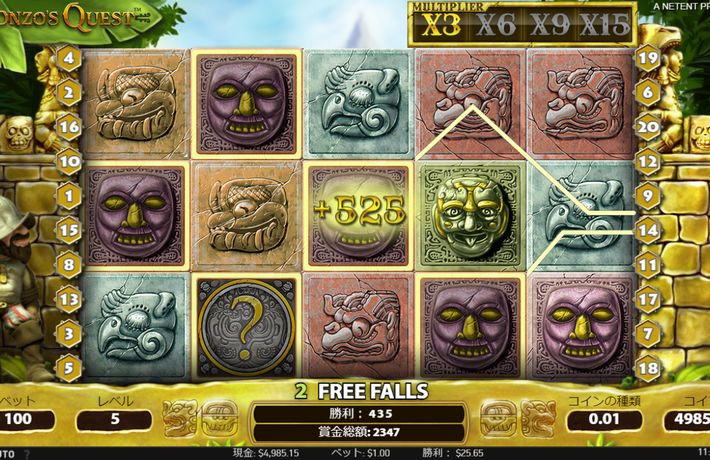Viewport: 710px width, 460px height.
Task: Select the payline 19 badge
Action: pos(647,58)
